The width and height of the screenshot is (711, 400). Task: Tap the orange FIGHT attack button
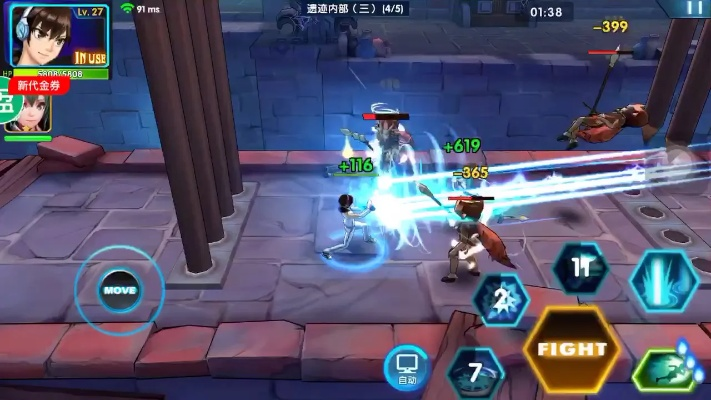click(x=572, y=349)
